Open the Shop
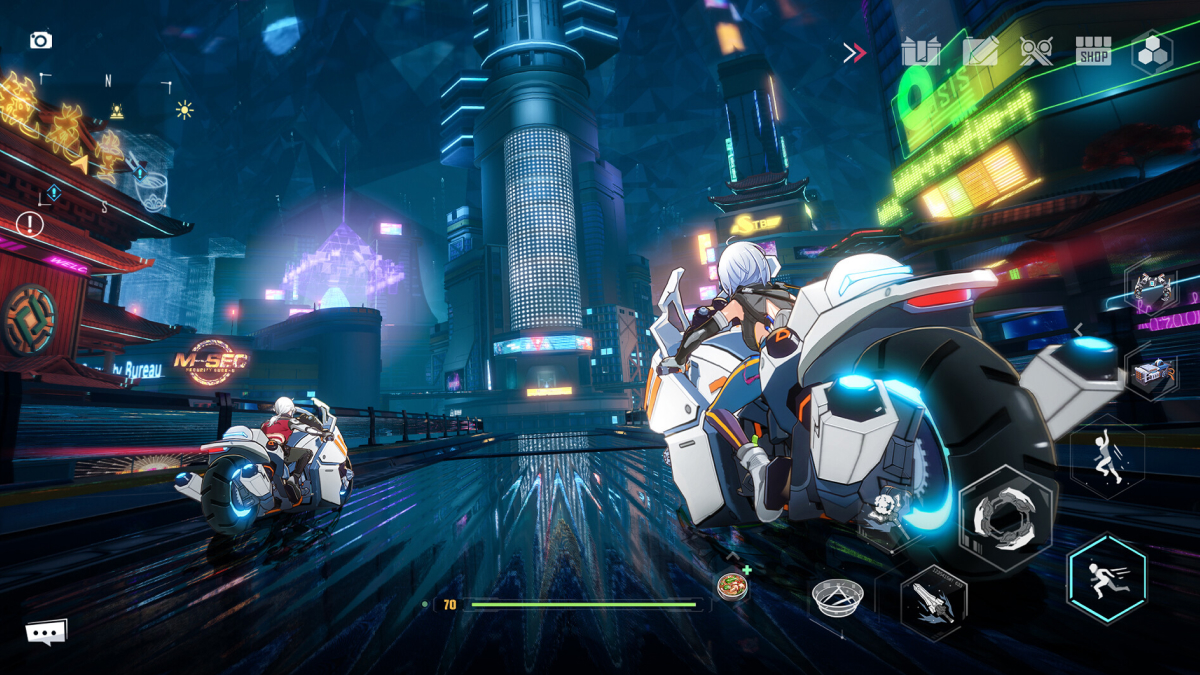Viewport: 1200px width, 675px height. pyautogui.click(x=1093, y=52)
